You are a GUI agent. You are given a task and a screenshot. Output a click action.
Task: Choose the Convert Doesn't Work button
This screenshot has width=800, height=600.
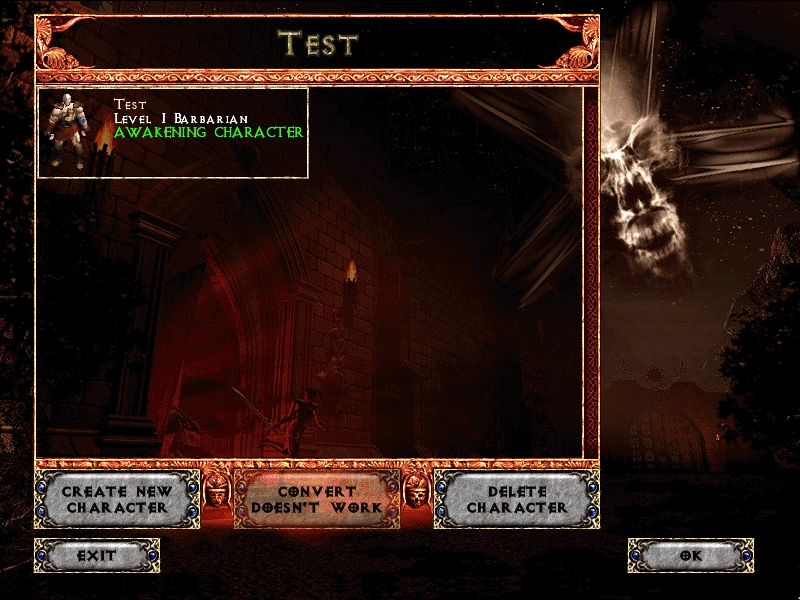(316, 499)
